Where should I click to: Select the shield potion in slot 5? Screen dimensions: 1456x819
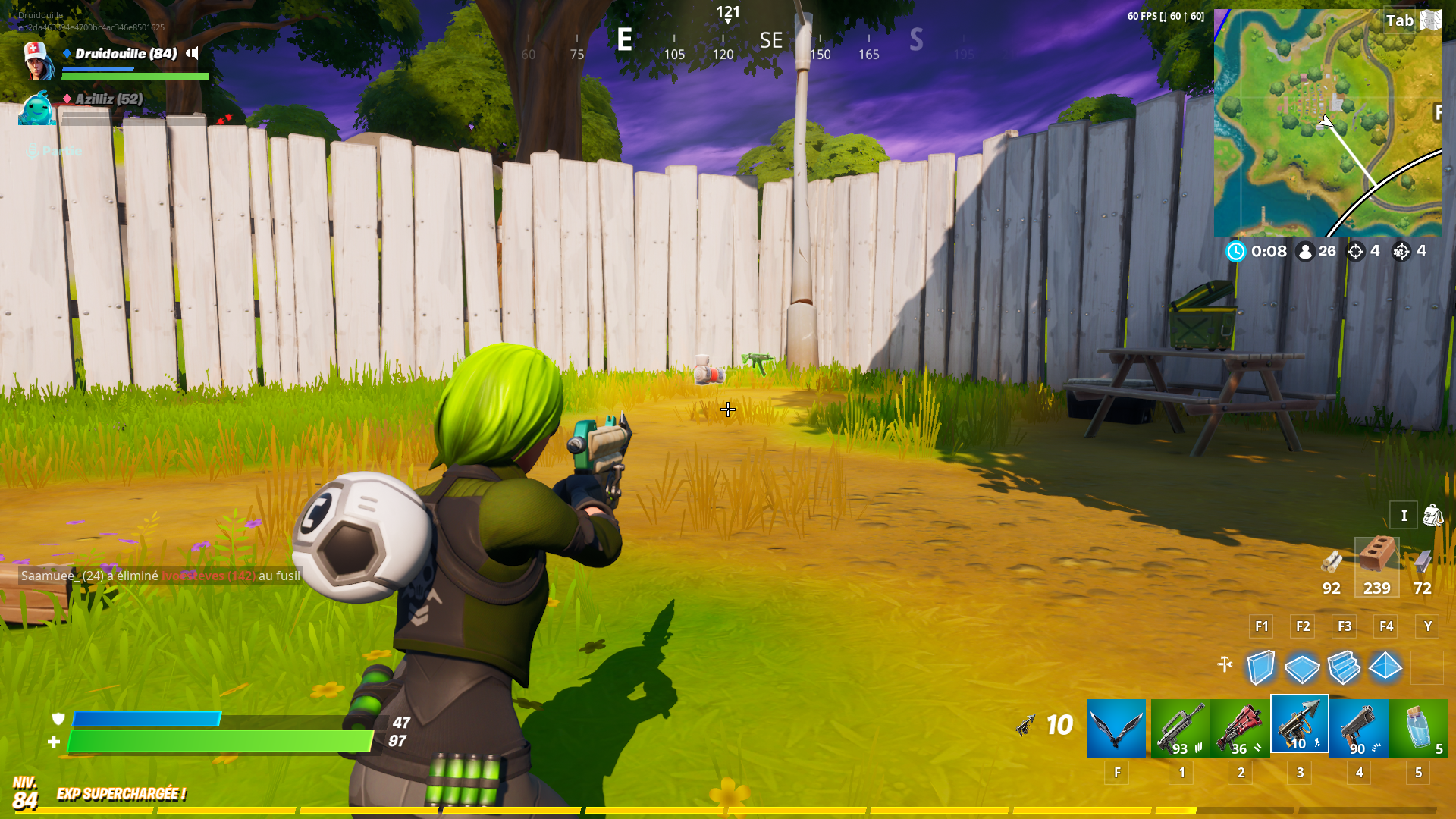coord(1417,728)
